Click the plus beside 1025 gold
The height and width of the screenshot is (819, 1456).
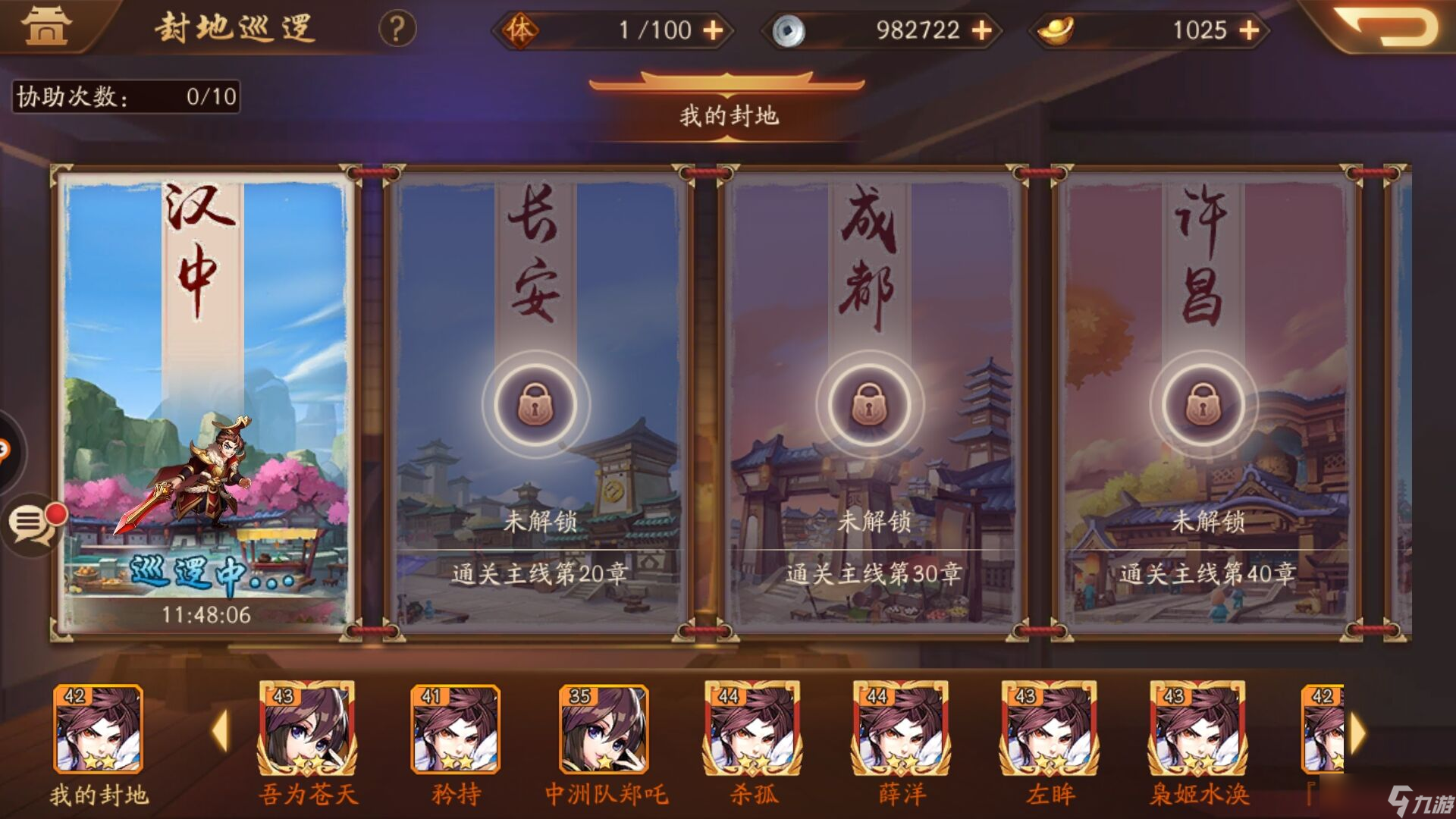[x=1248, y=30]
